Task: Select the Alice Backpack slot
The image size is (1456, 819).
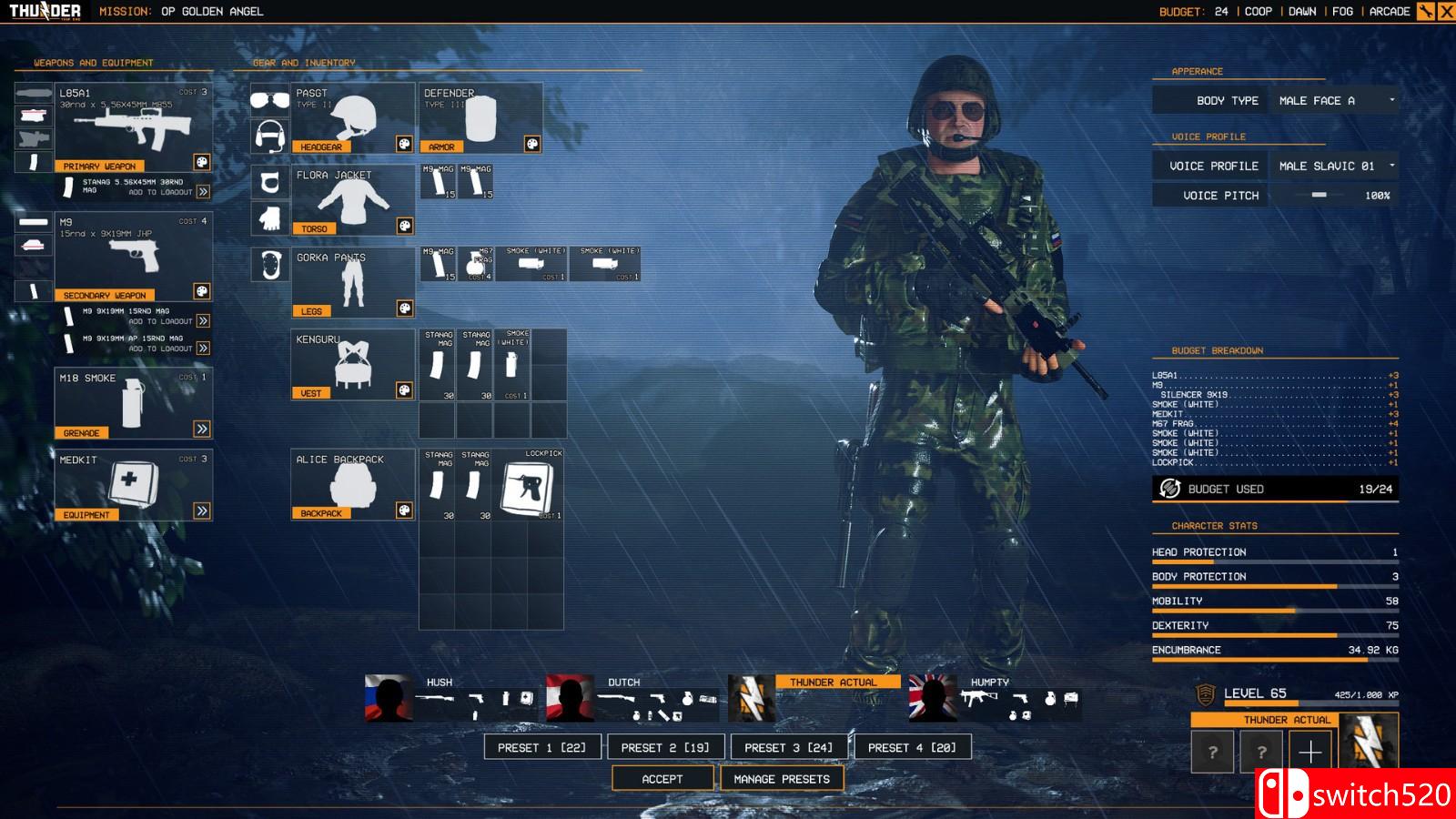Action: point(353,484)
